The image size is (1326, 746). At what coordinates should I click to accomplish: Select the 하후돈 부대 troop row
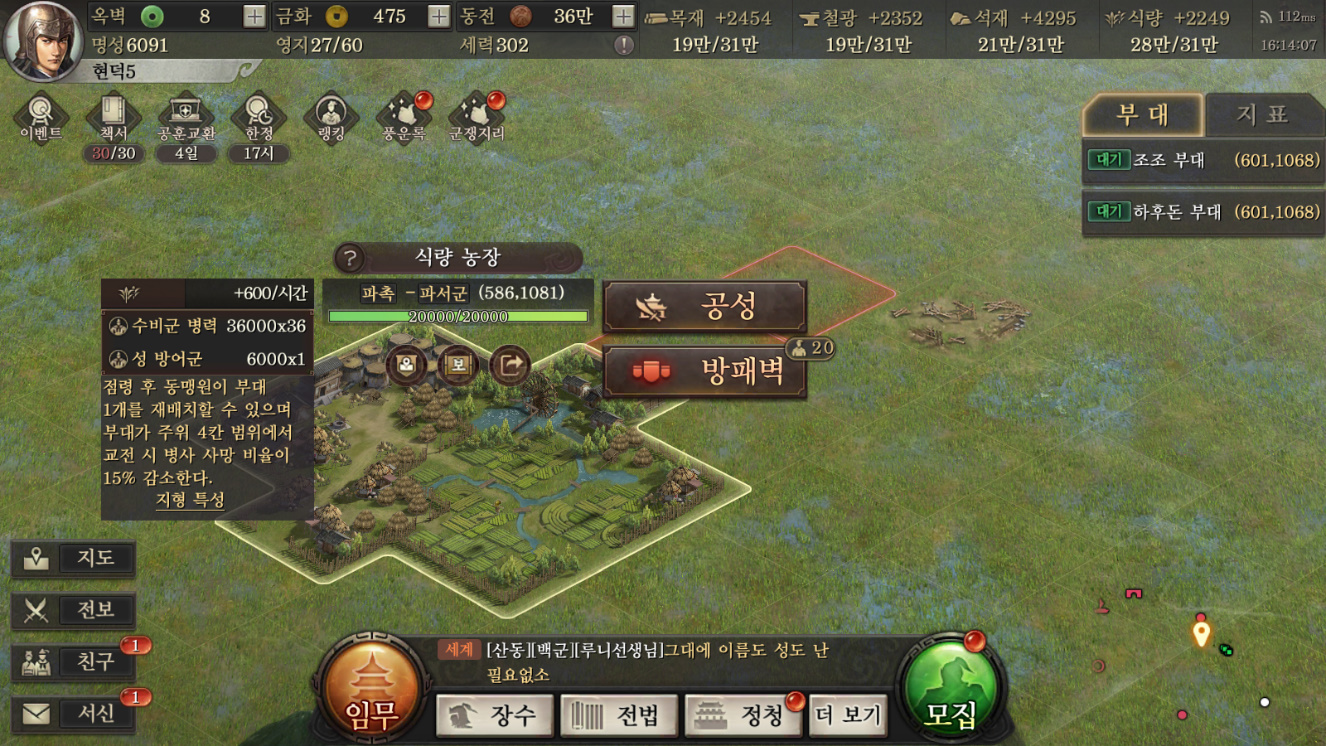pyautogui.click(x=1201, y=212)
